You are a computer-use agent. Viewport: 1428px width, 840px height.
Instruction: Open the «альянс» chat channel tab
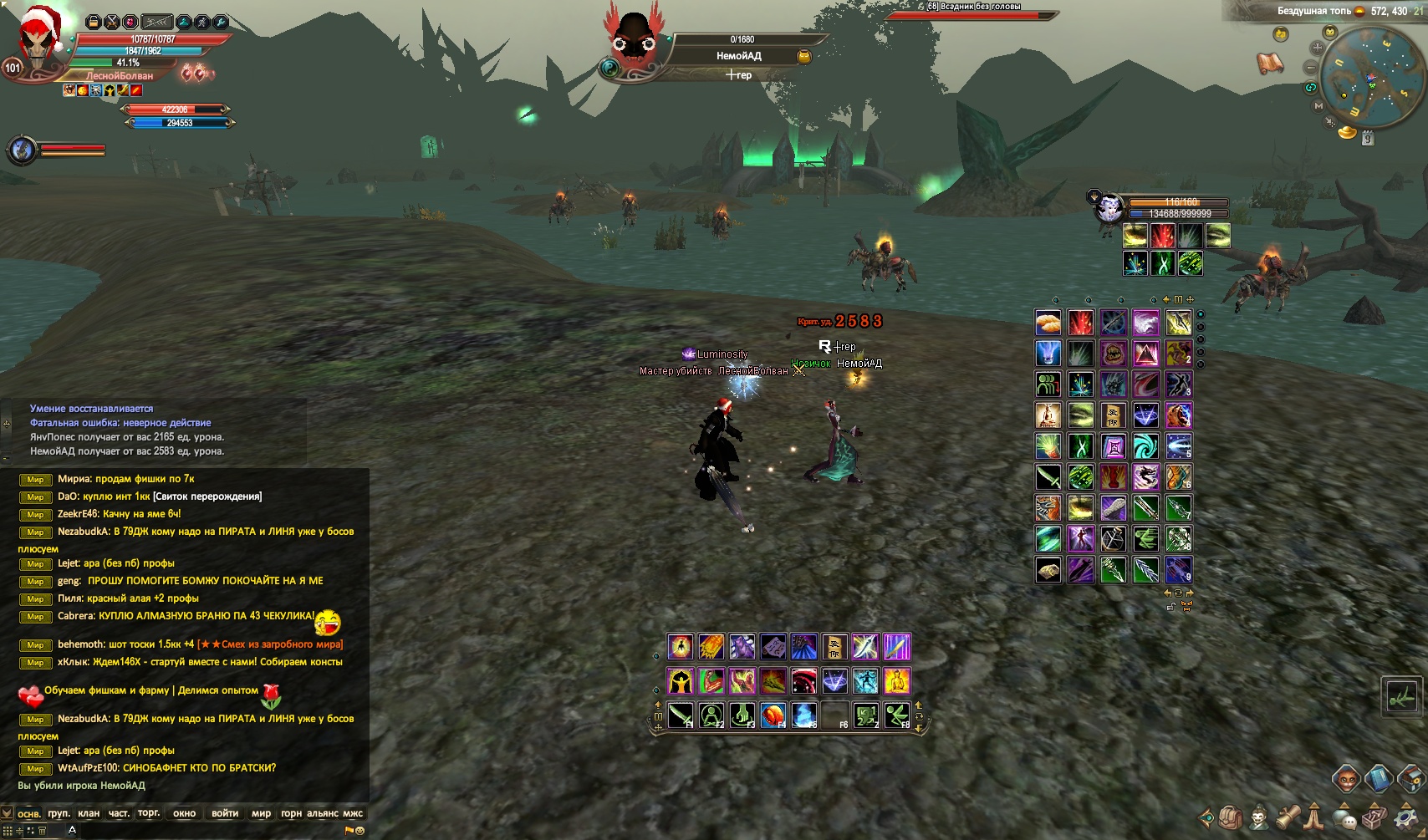[x=323, y=813]
